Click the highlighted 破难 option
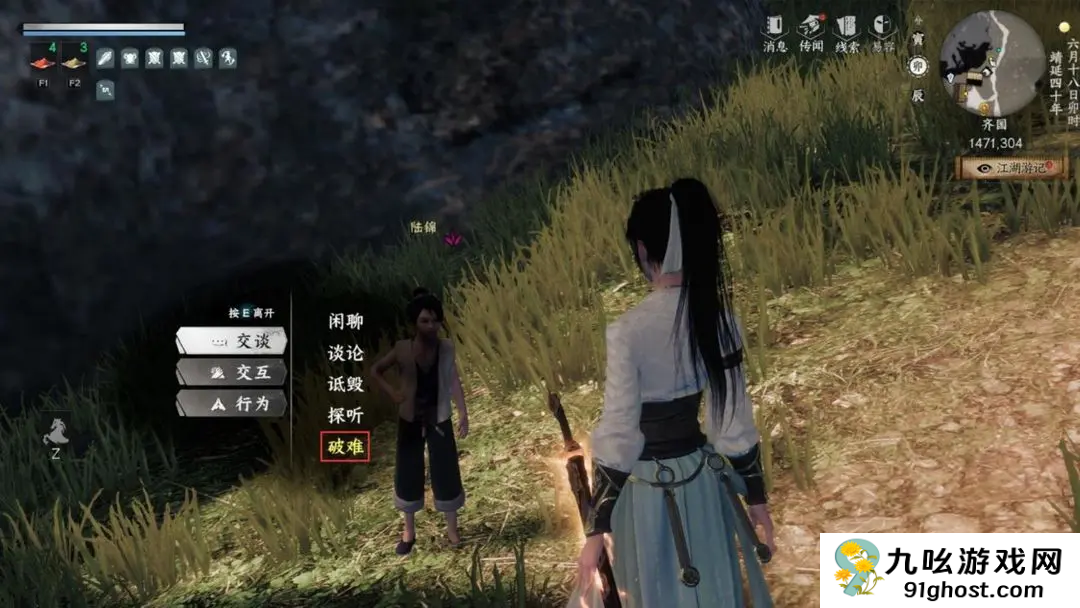 tap(345, 446)
